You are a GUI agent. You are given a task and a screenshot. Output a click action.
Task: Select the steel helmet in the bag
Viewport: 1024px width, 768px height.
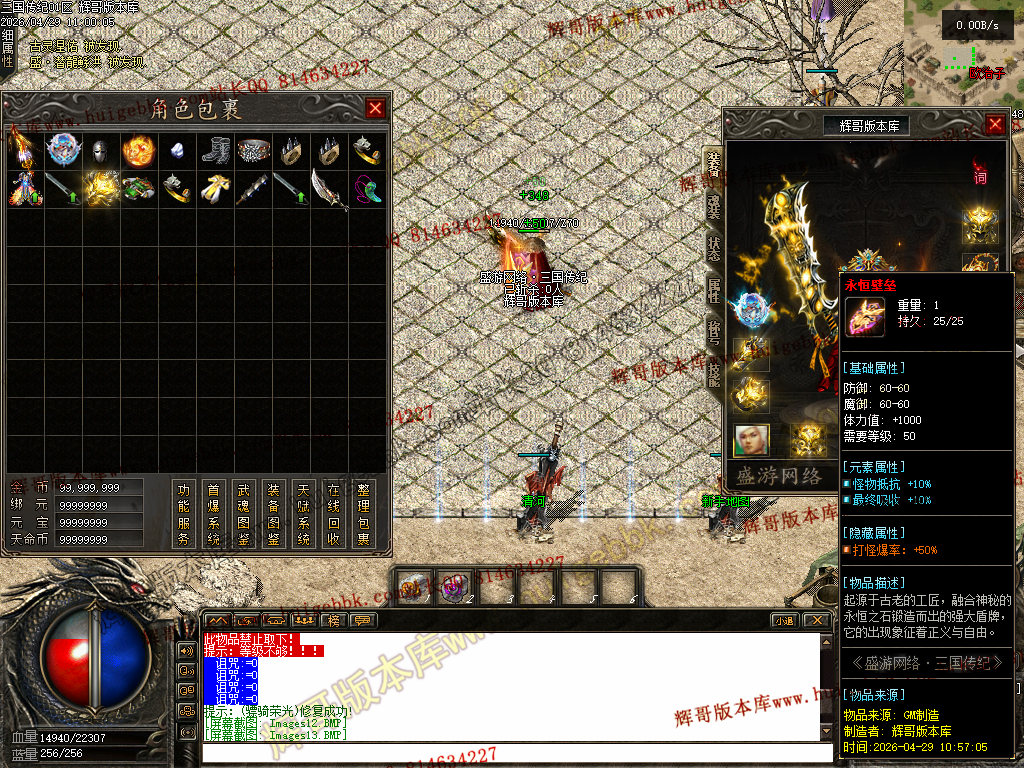point(99,151)
